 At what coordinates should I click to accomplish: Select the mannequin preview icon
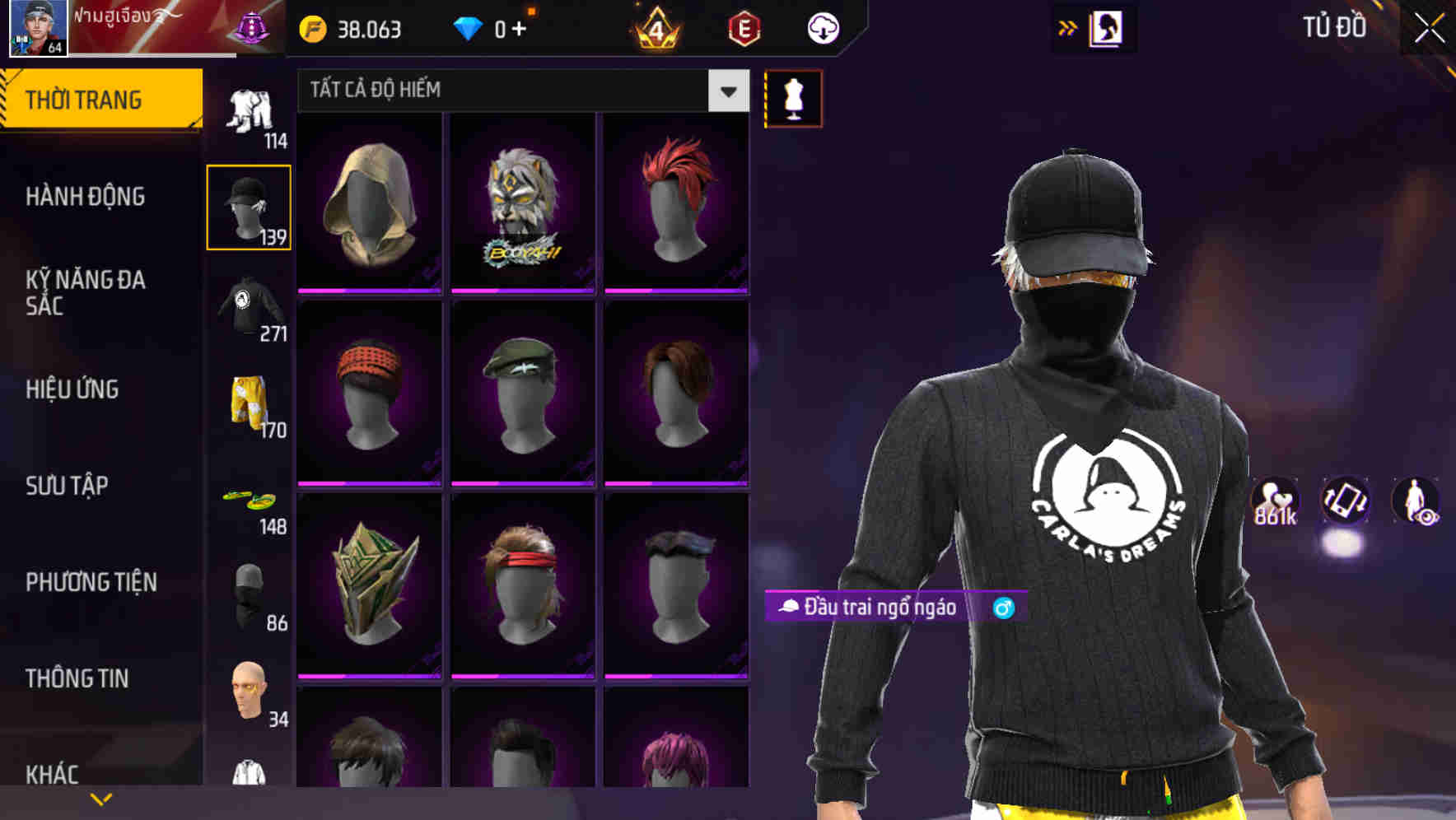793,98
